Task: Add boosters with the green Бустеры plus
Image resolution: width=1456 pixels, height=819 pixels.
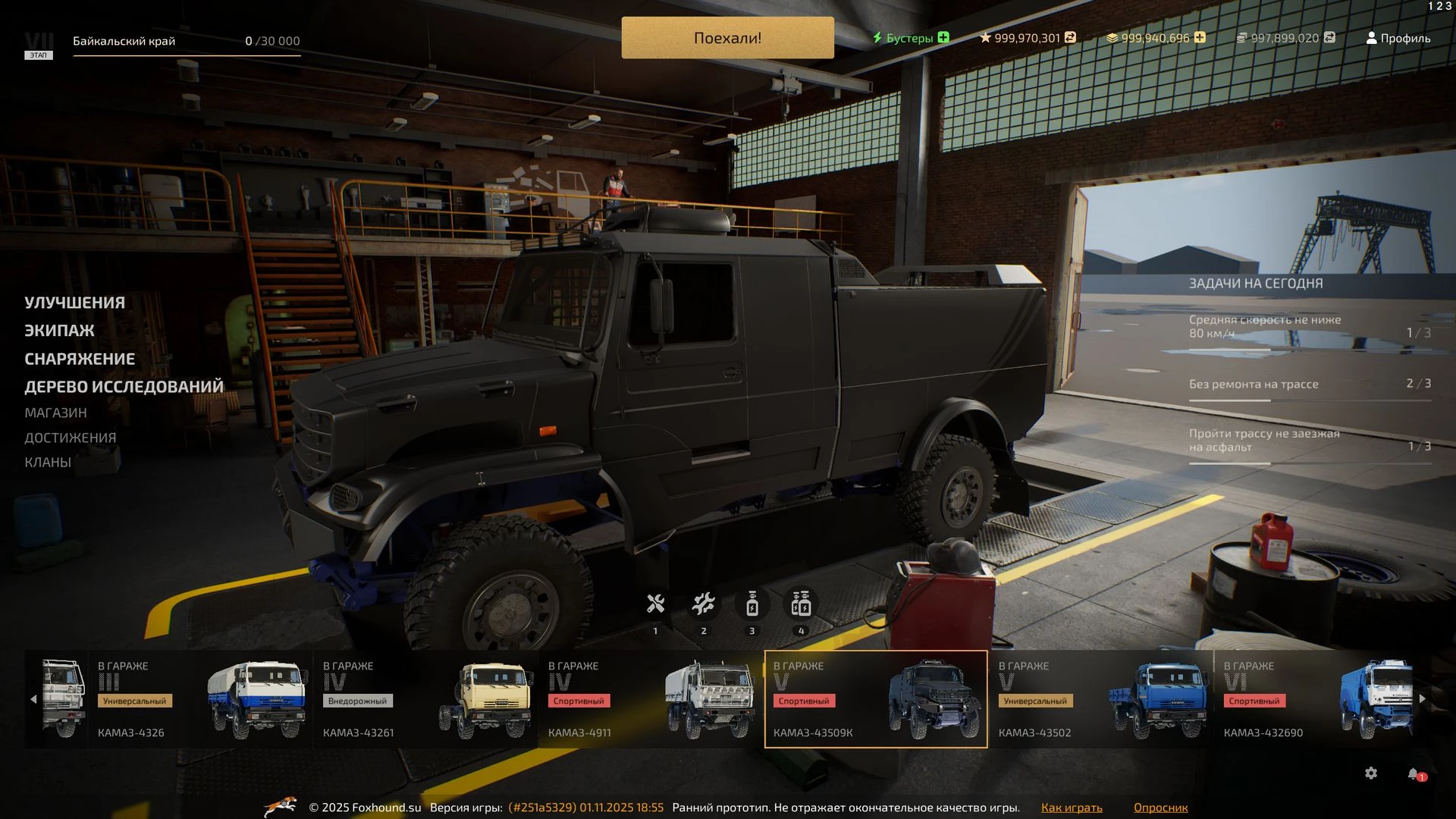Action: pyautogui.click(x=943, y=37)
